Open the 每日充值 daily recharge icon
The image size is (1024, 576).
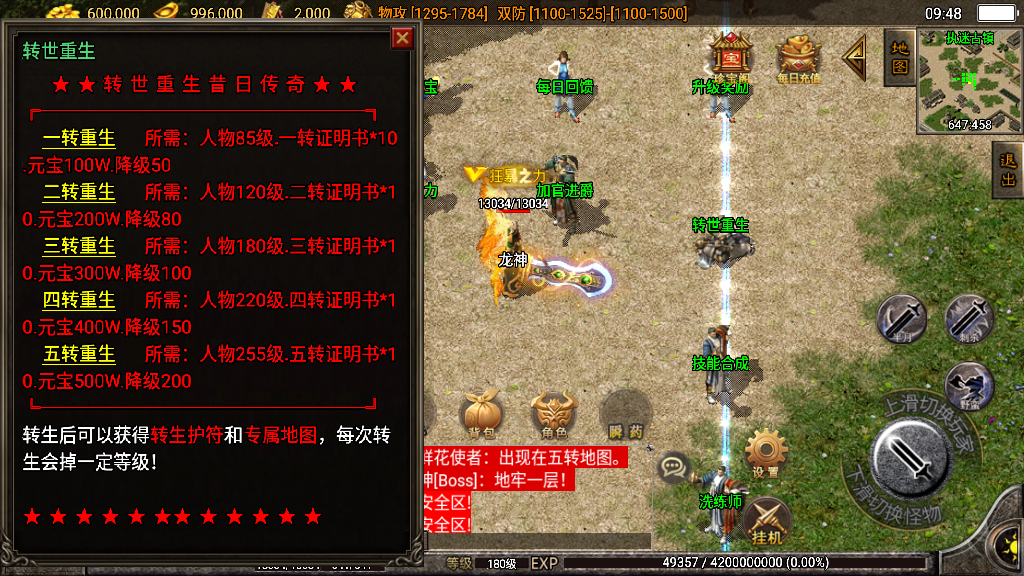pyautogui.click(x=798, y=58)
